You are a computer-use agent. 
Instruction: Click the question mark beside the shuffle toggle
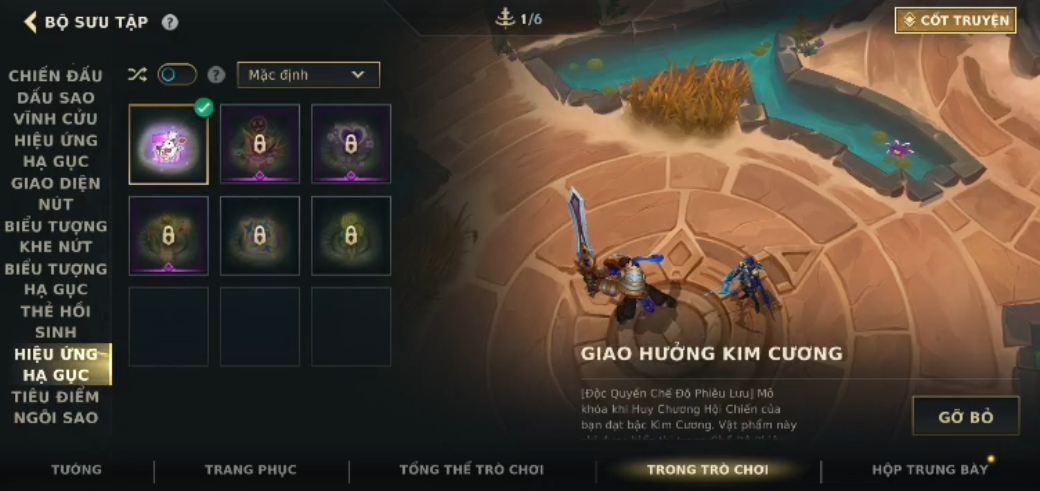[216, 75]
